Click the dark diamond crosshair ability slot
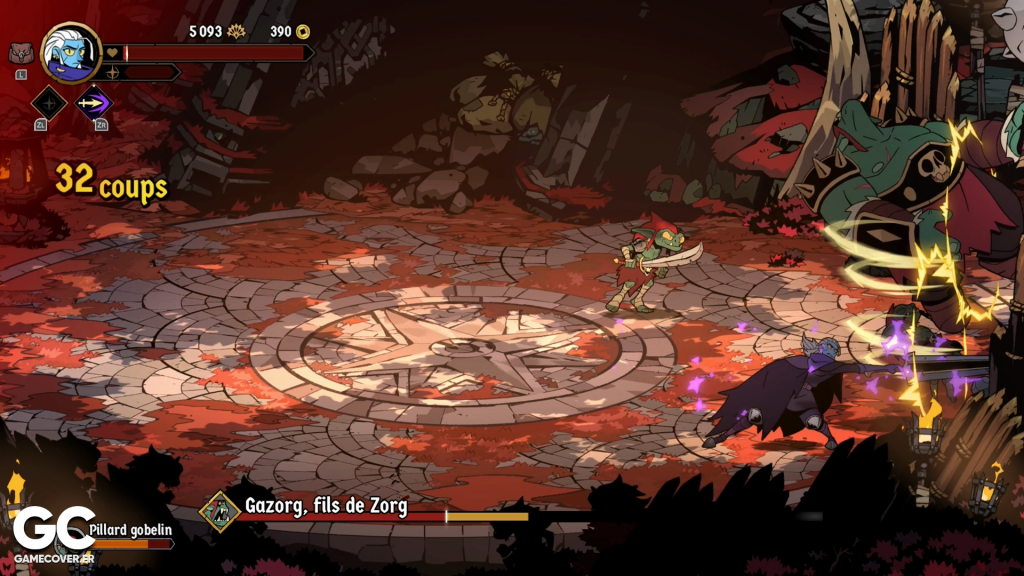Image resolution: width=1024 pixels, height=576 pixels. coord(49,101)
